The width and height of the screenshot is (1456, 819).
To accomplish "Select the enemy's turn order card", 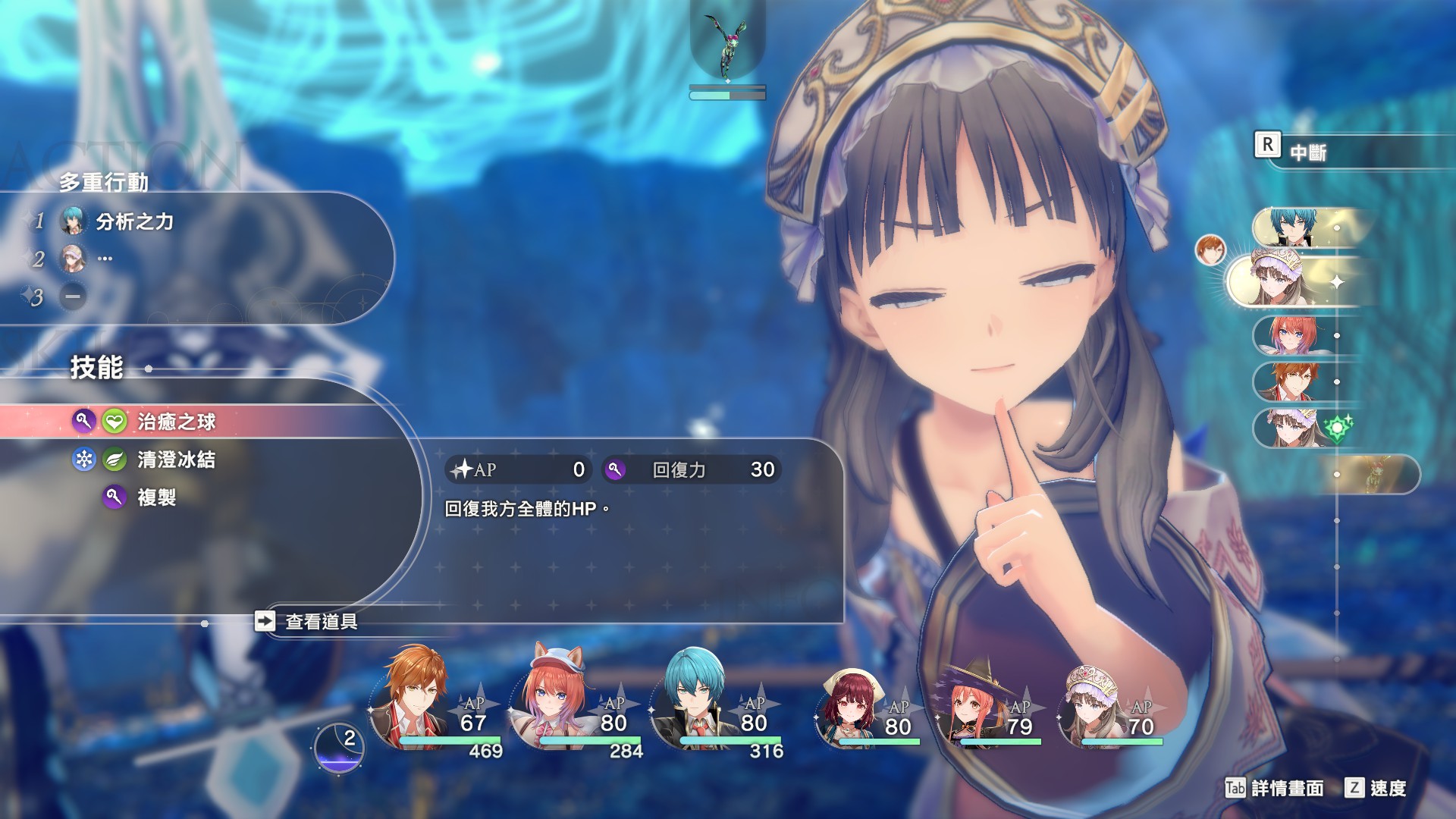I will point(1374,475).
